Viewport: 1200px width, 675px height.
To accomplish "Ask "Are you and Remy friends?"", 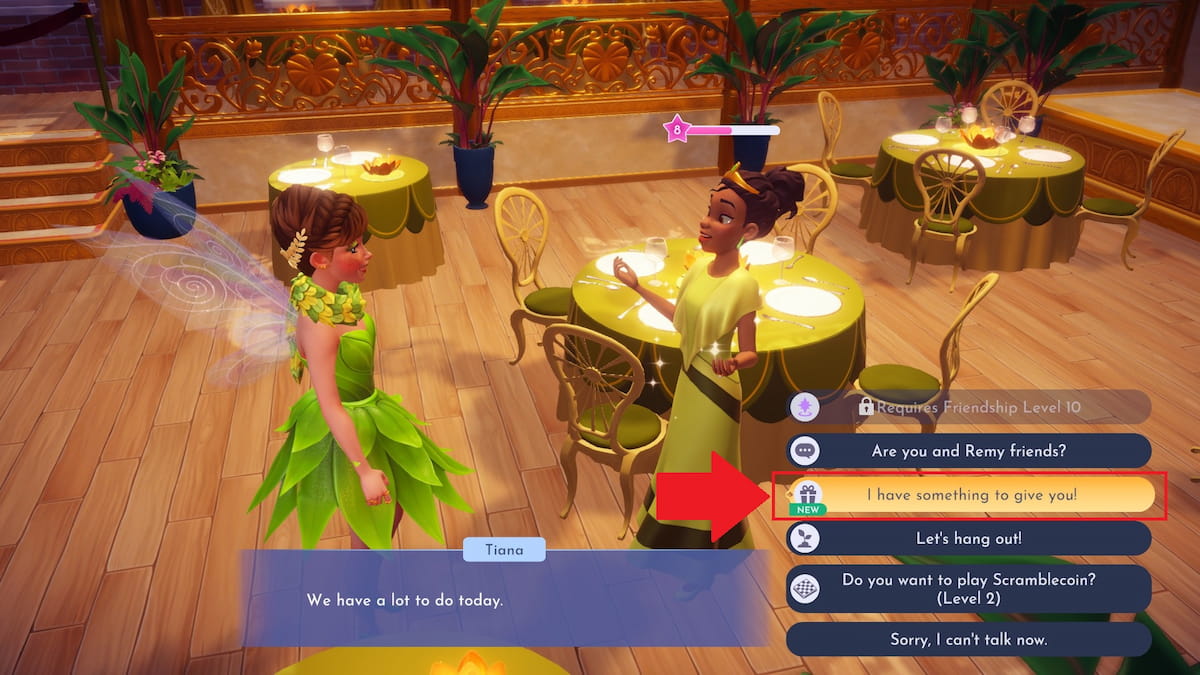I will [x=968, y=451].
